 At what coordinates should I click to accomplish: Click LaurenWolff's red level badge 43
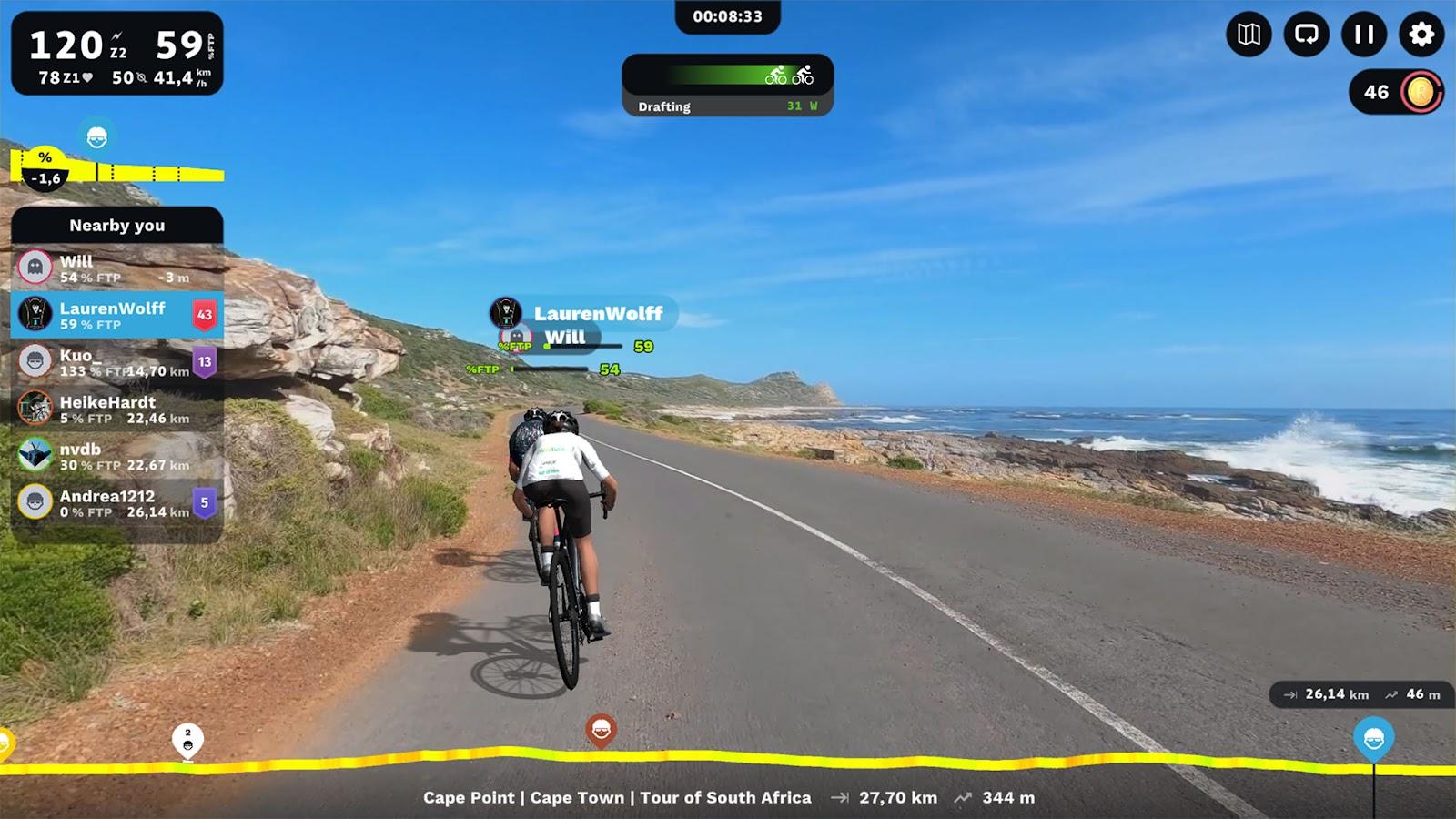click(x=204, y=313)
